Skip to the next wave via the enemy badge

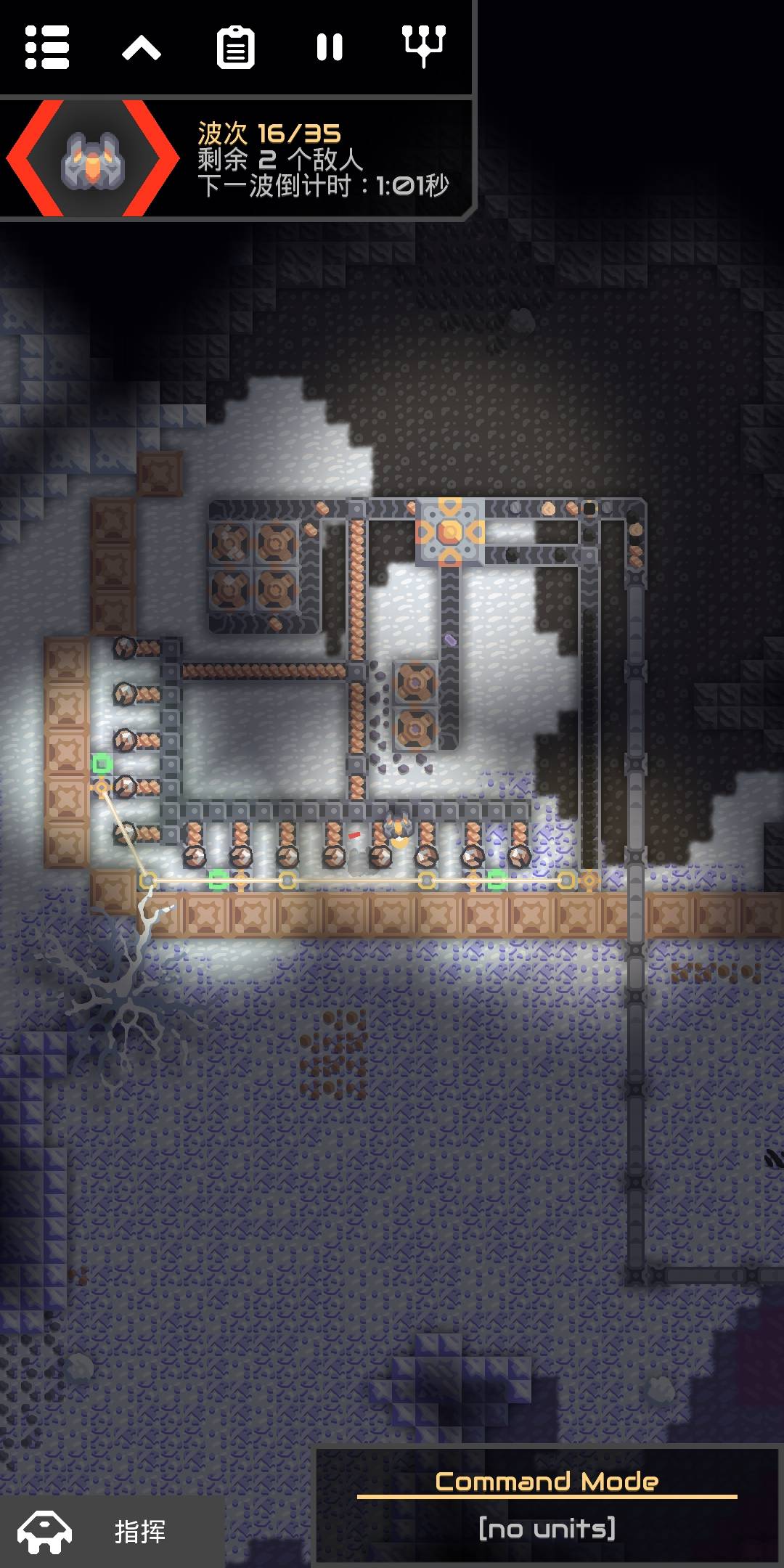pos(93,159)
